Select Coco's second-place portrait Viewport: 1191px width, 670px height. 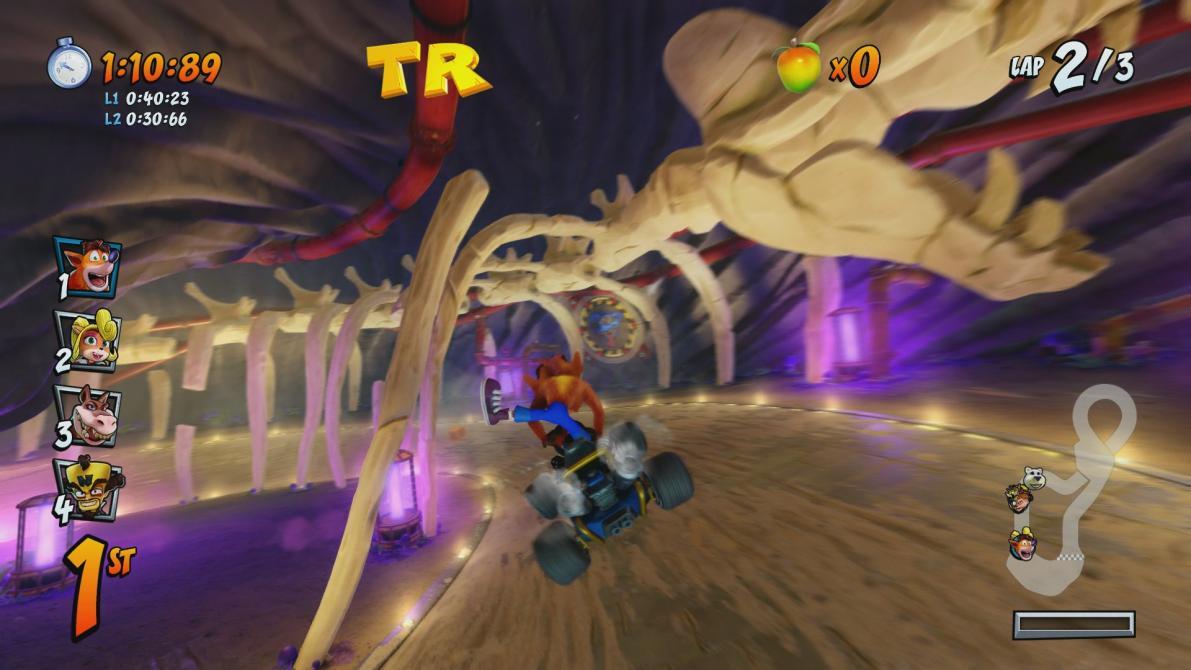coord(87,340)
